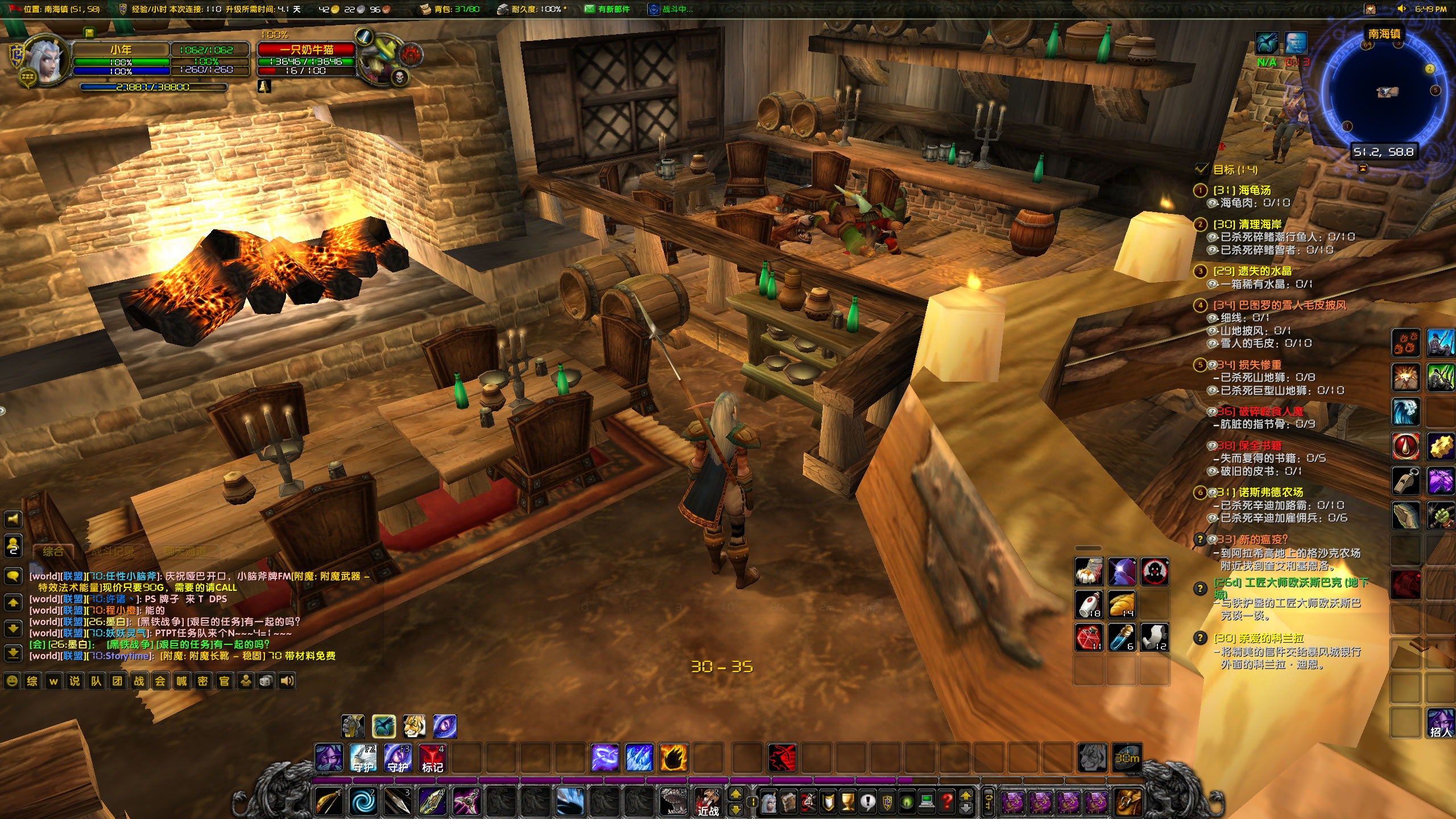1456x819 pixels.
Task: Cast the red 标记 mark ability
Action: tap(432, 759)
